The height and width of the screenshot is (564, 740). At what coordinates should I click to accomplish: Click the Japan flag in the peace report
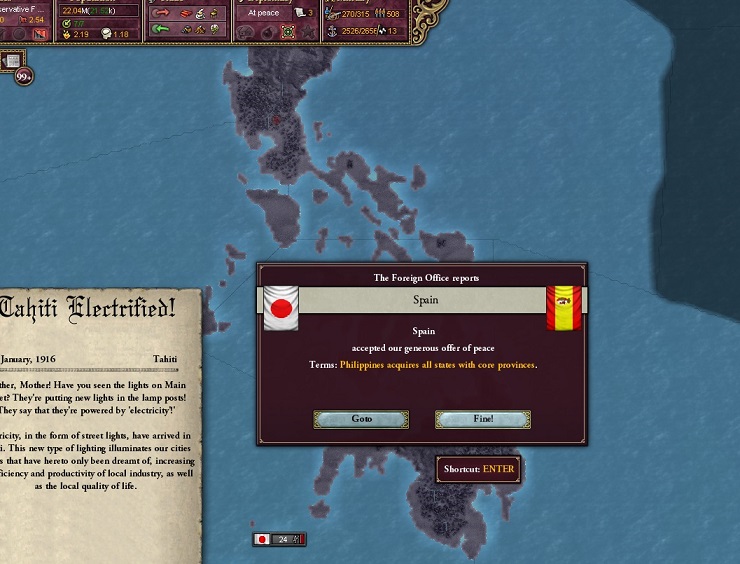tap(281, 307)
